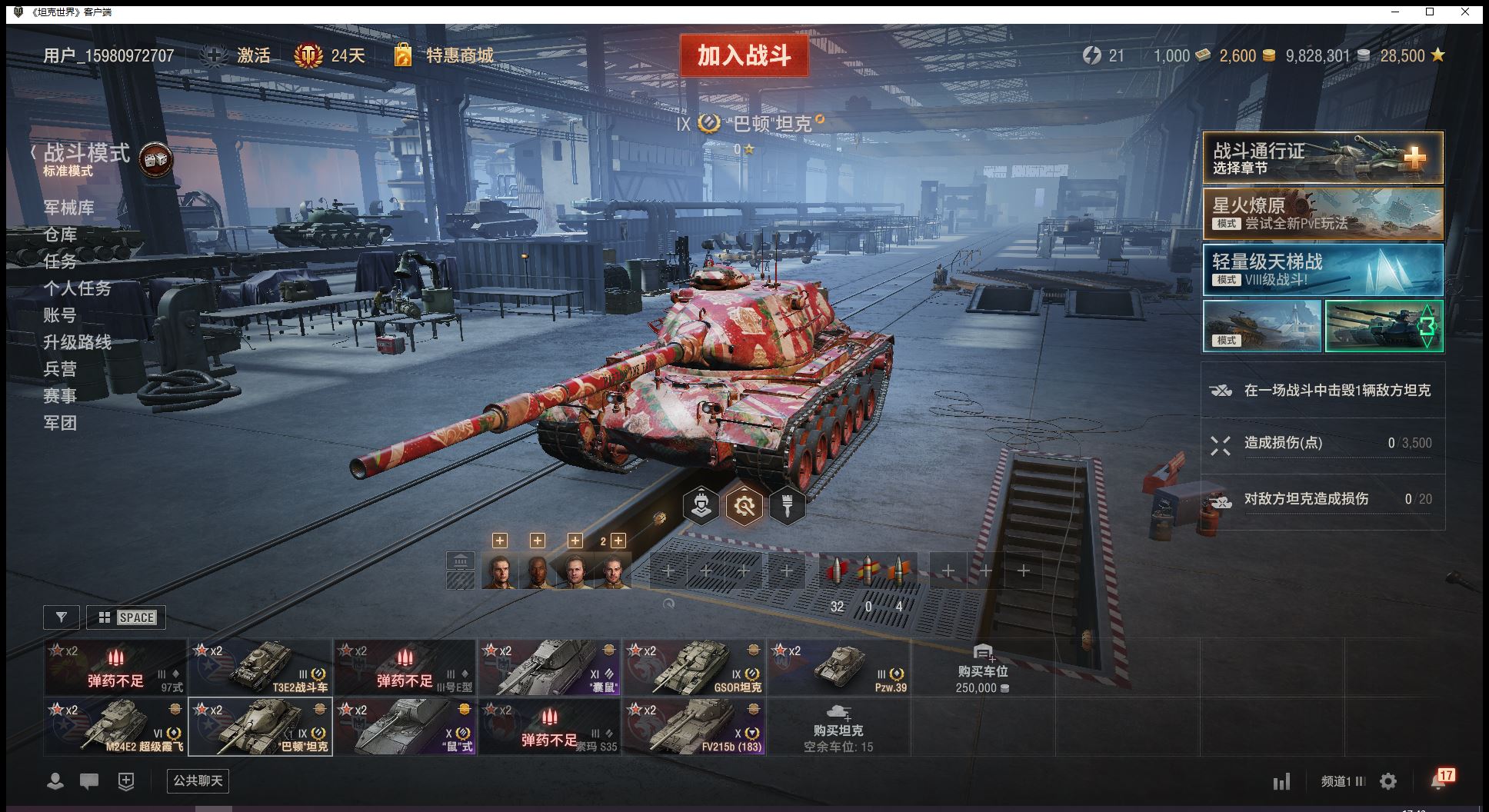Choose the 轻量级天梯战 mode banner
1489x812 pixels.
click(x=1322, y=270)
